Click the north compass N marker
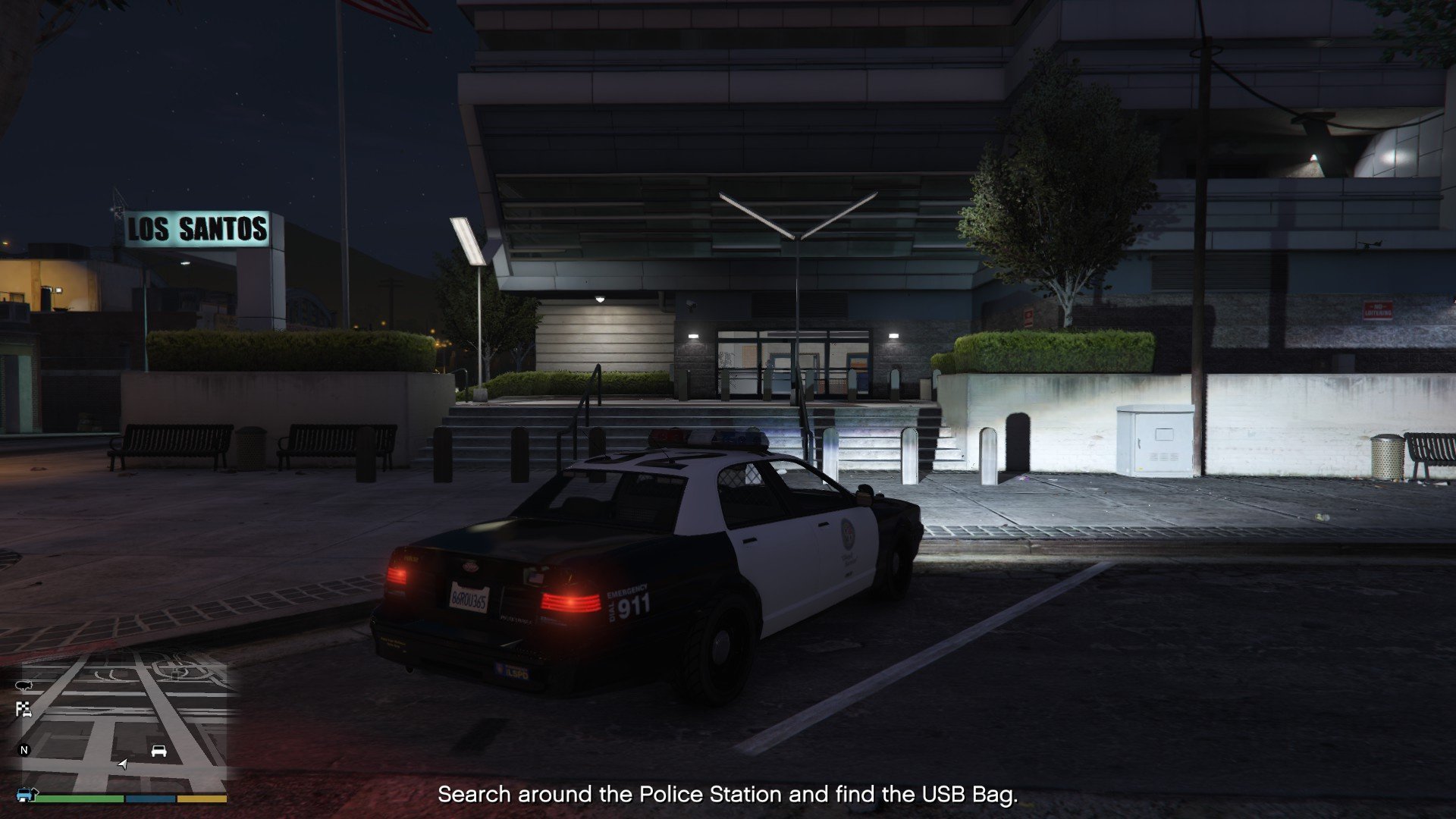Image resolution: width=1456 pixels, height=819 pixels. pyautogui.click(x=24, y=750)
